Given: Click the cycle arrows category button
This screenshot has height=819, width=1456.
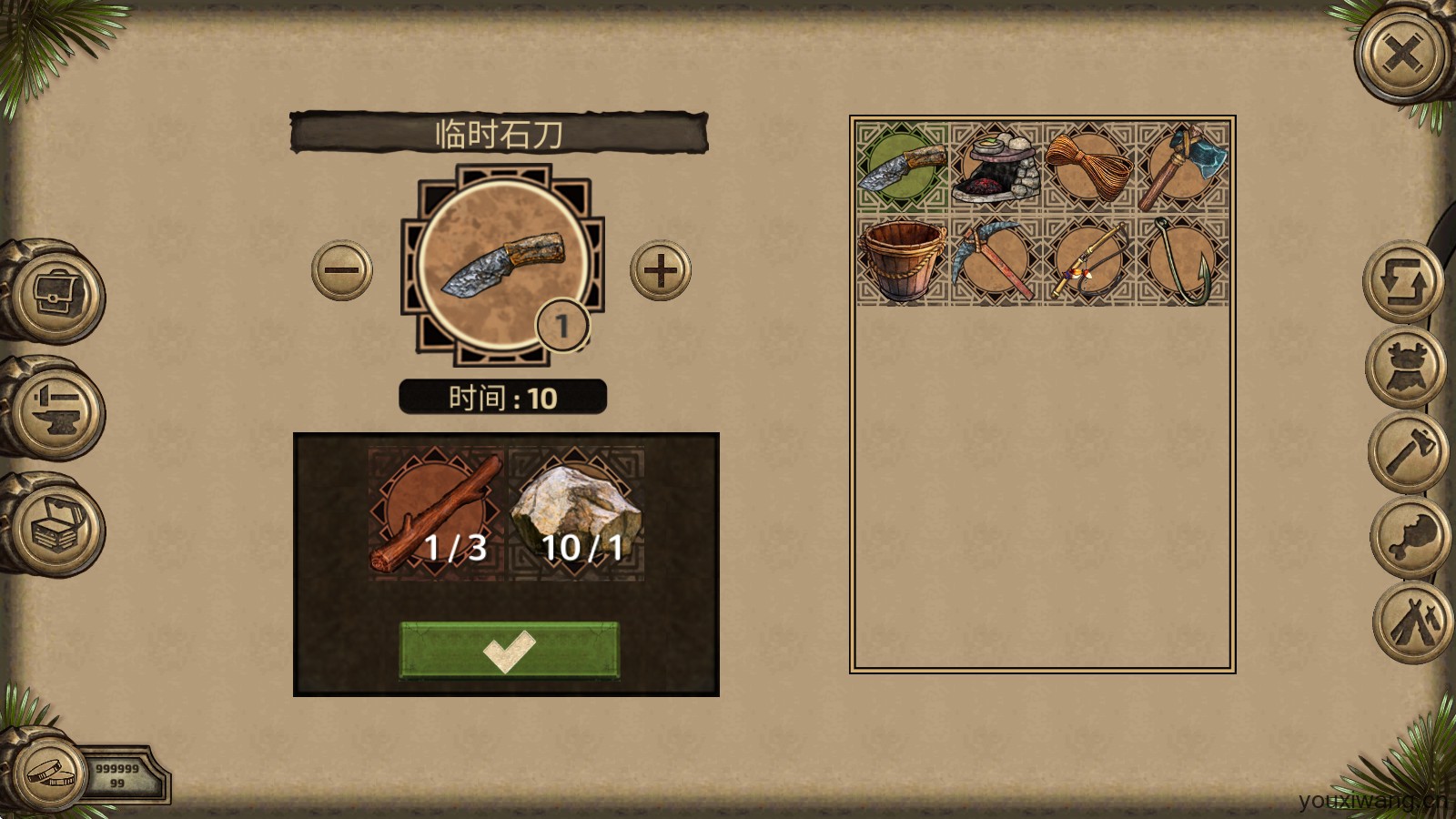Looking at the screenshot, I should point(1402,282).
